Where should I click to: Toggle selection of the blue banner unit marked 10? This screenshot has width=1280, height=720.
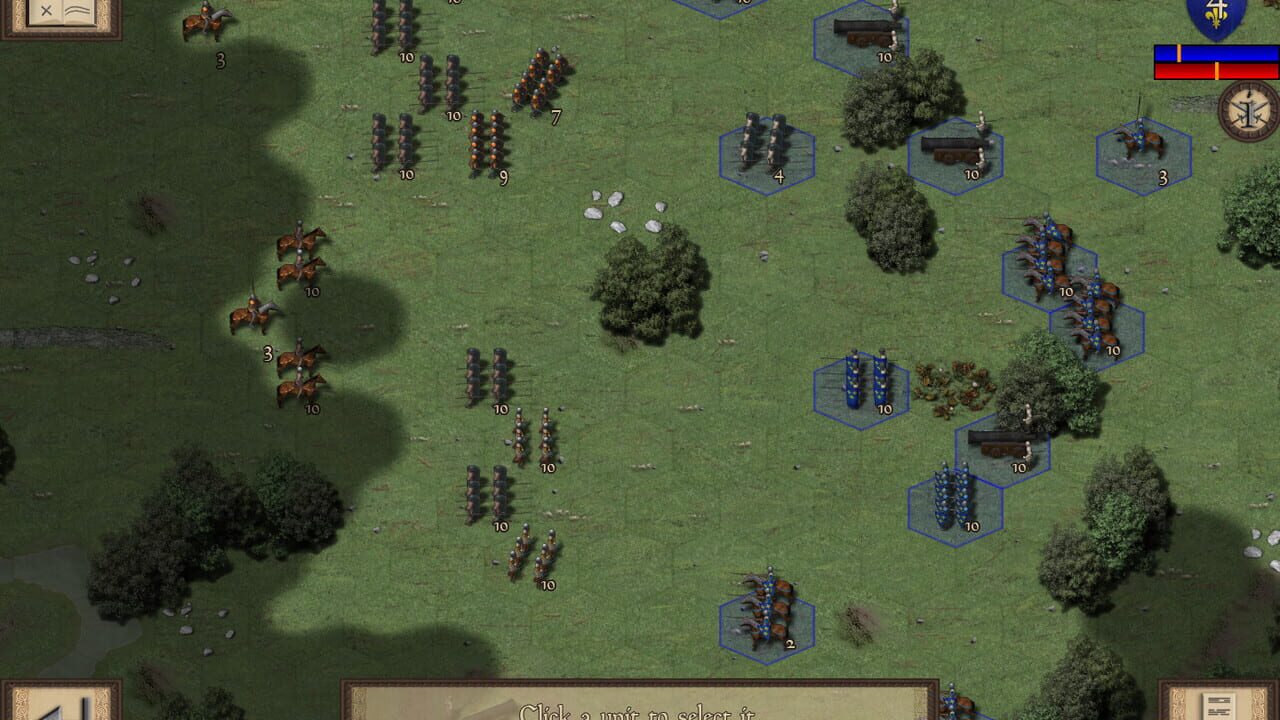pos(862,385)
